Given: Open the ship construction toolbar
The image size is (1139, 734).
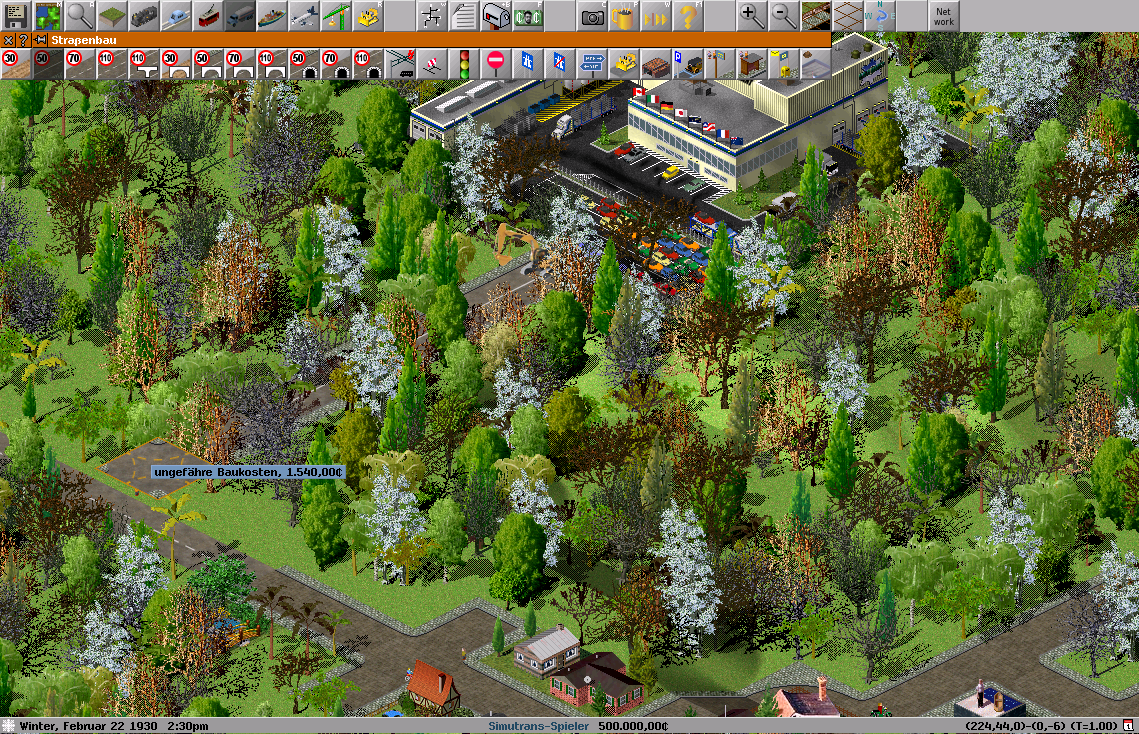Looking at the screenshot, I should (272, 16).
